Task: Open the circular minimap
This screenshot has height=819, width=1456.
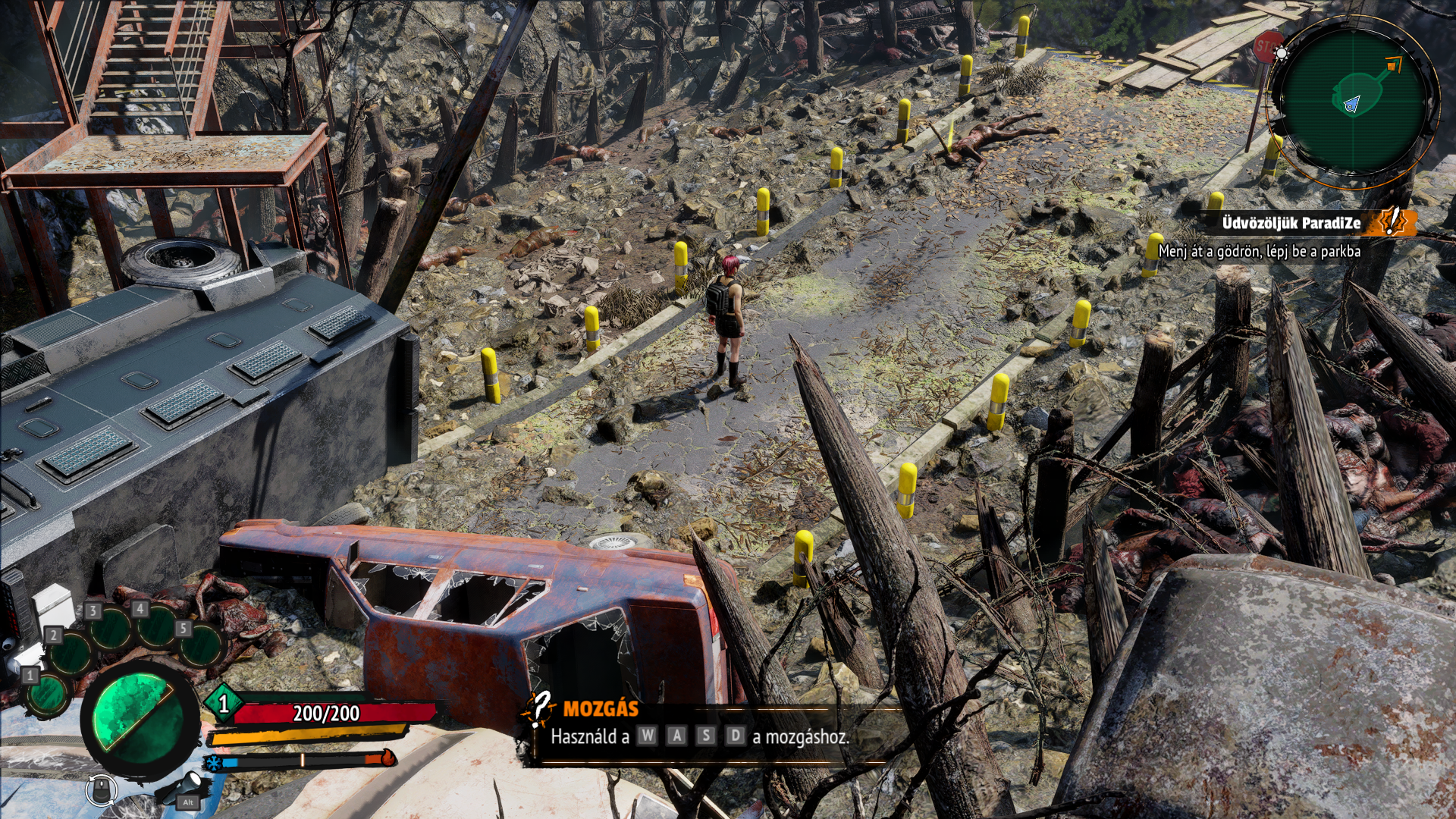Action: 1354,100
